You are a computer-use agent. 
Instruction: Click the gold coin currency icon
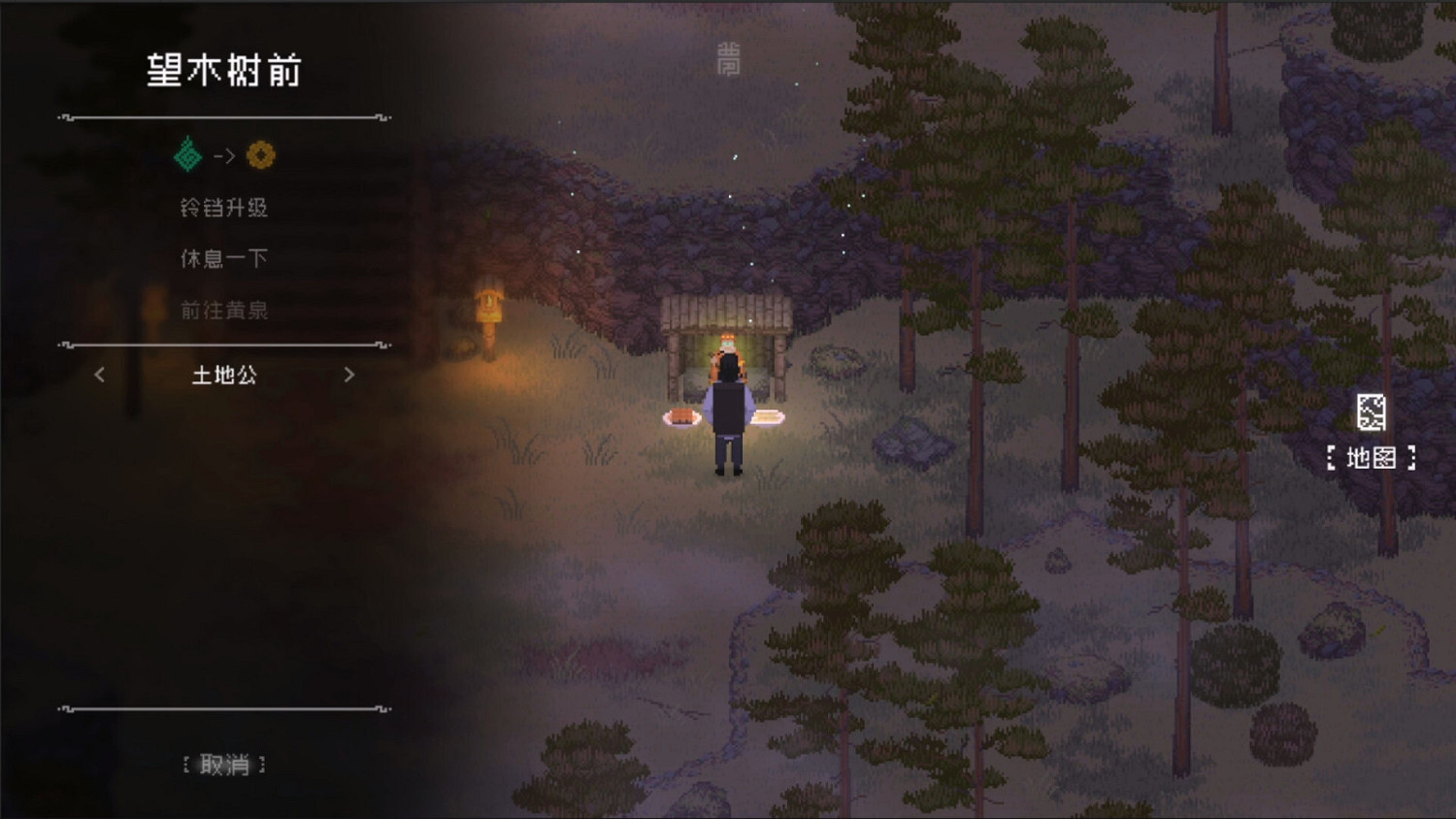pos(260,153)
